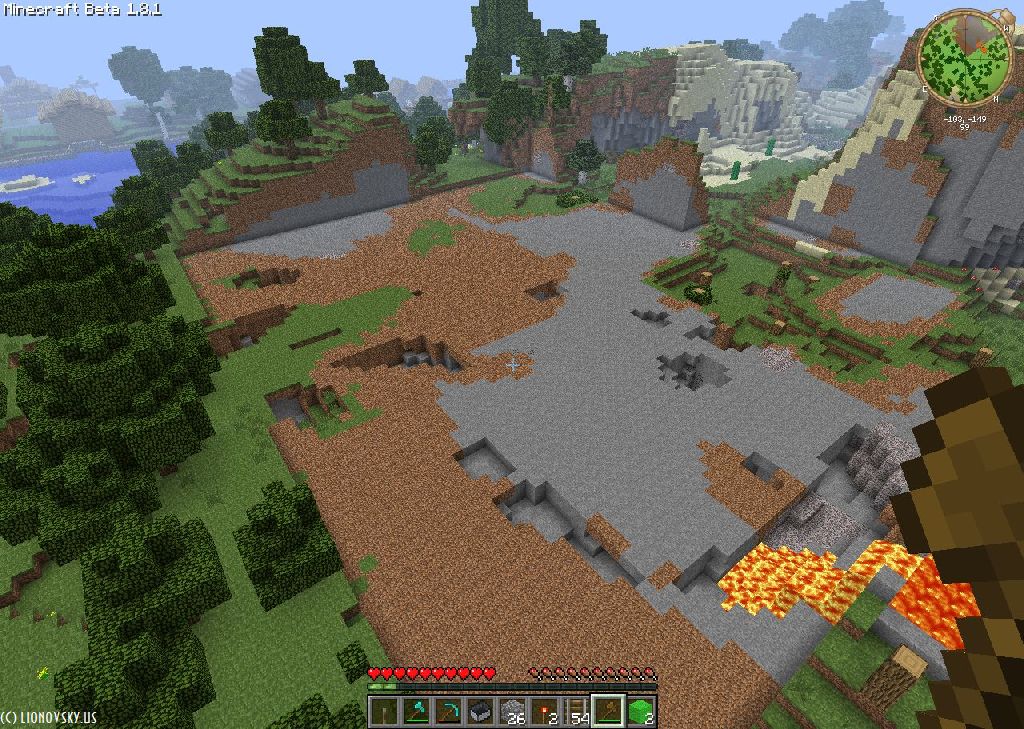Select the diamond axe hotbar slot

coord(415,711)
